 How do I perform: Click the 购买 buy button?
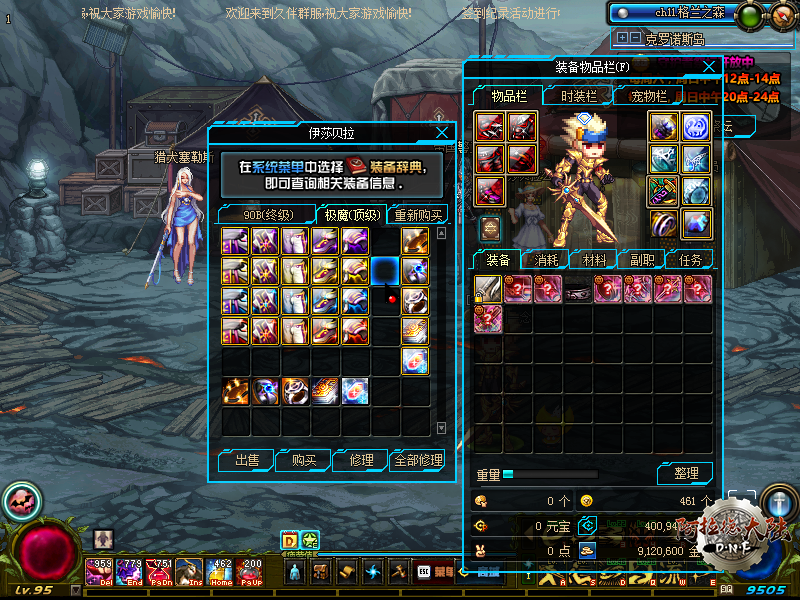(x=304, y=460)
